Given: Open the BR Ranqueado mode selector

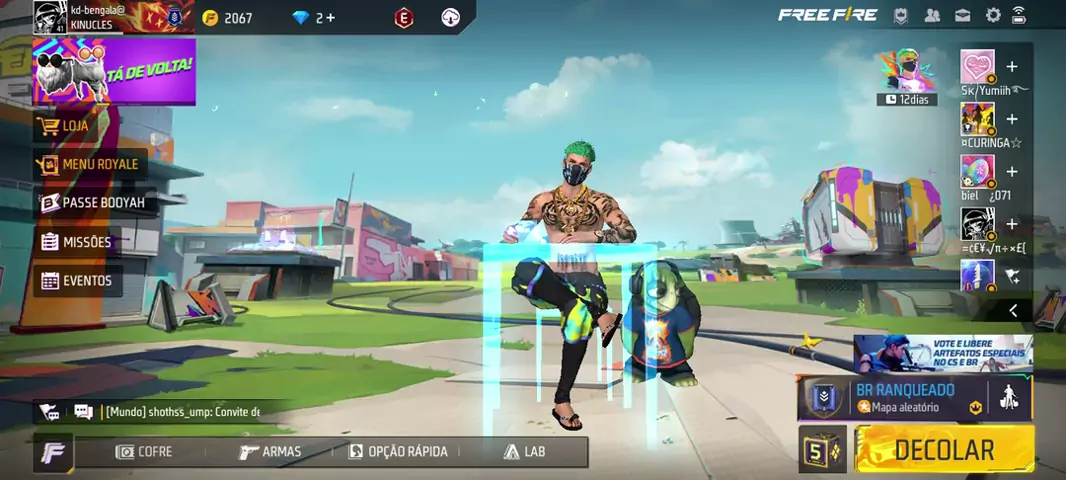Looking at the screenshot, I should [x=905, y=398].
